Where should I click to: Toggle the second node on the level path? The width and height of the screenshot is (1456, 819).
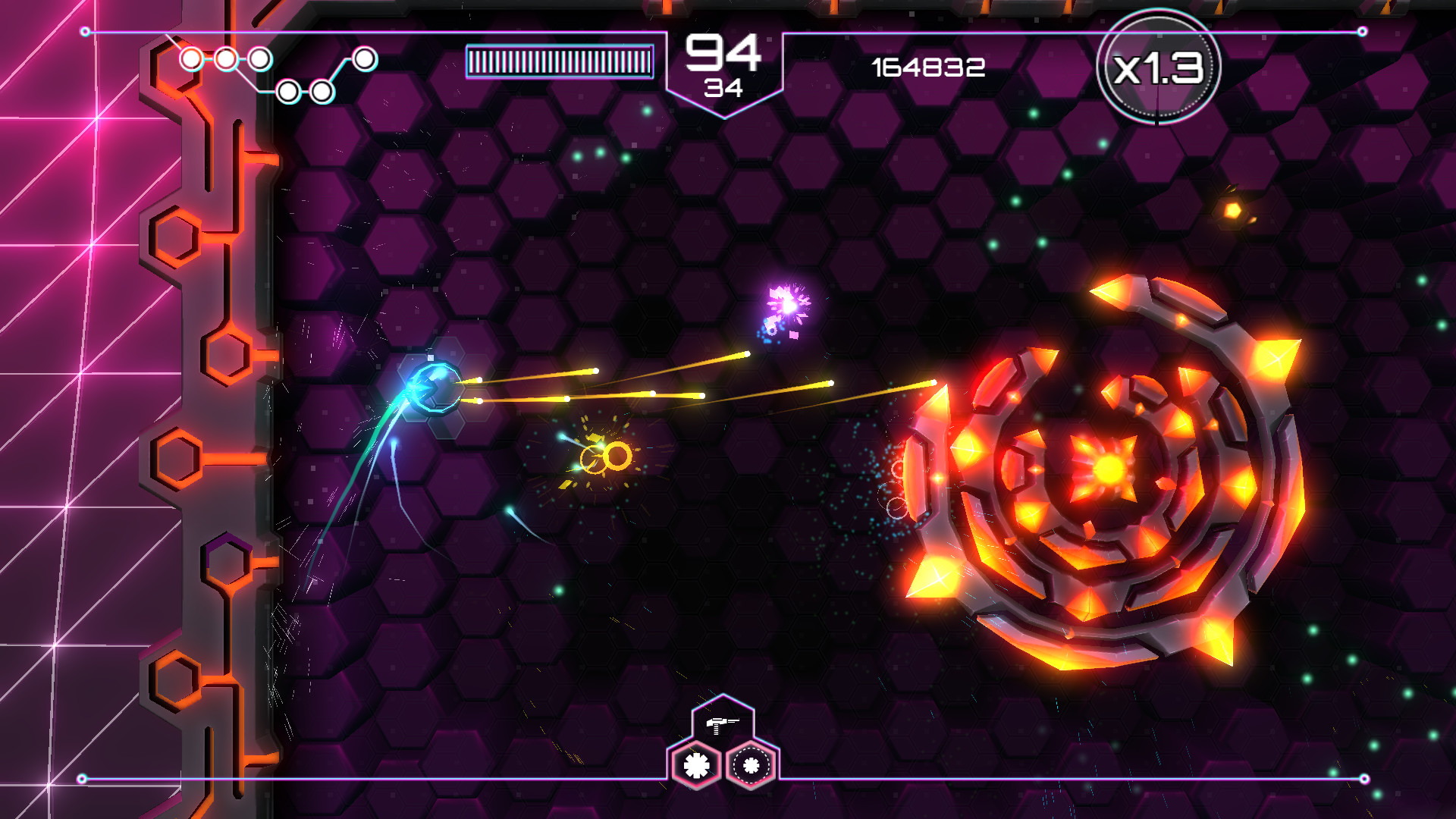225,59
